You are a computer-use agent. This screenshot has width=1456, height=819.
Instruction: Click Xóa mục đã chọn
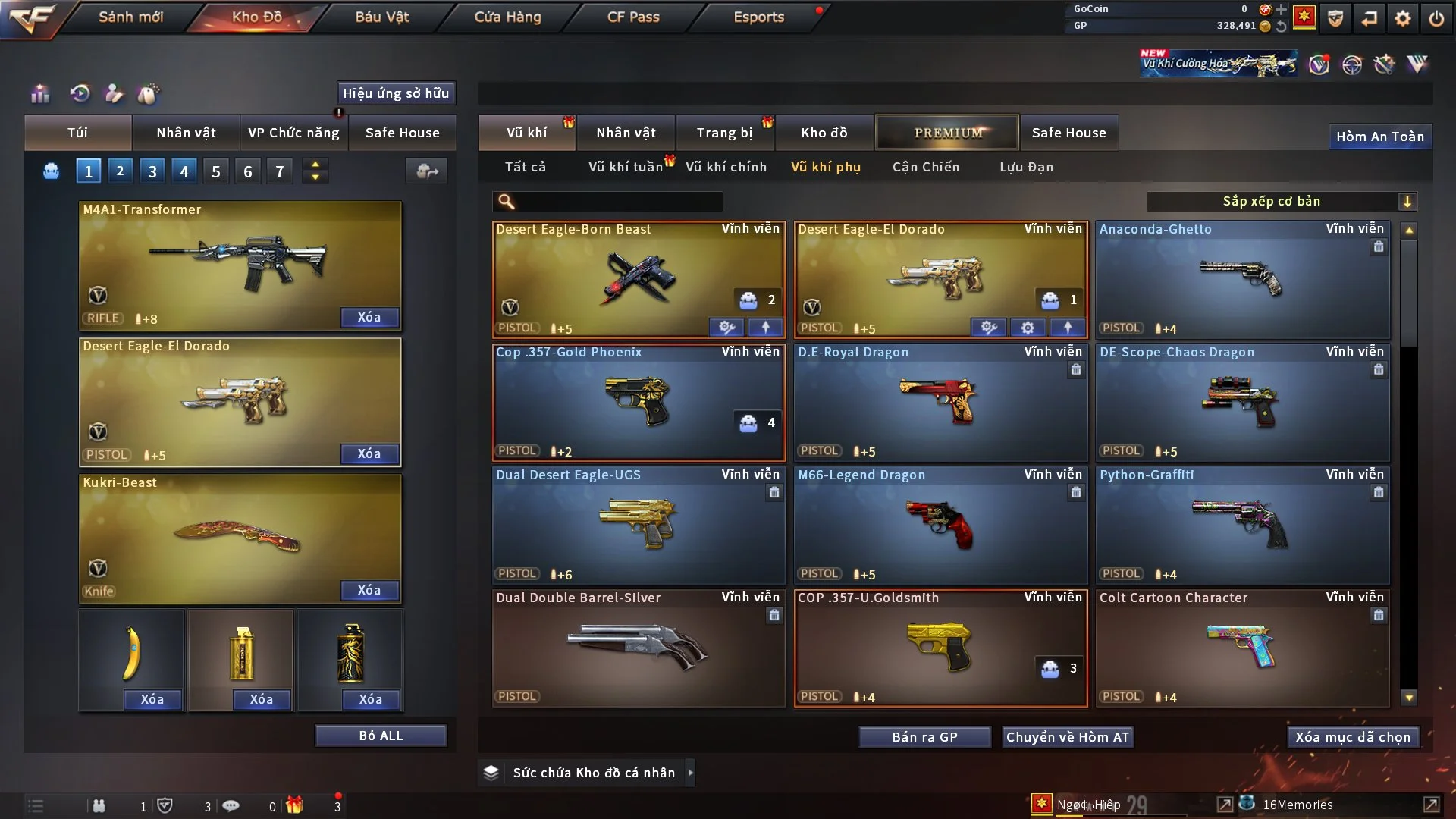(1353, 737)
